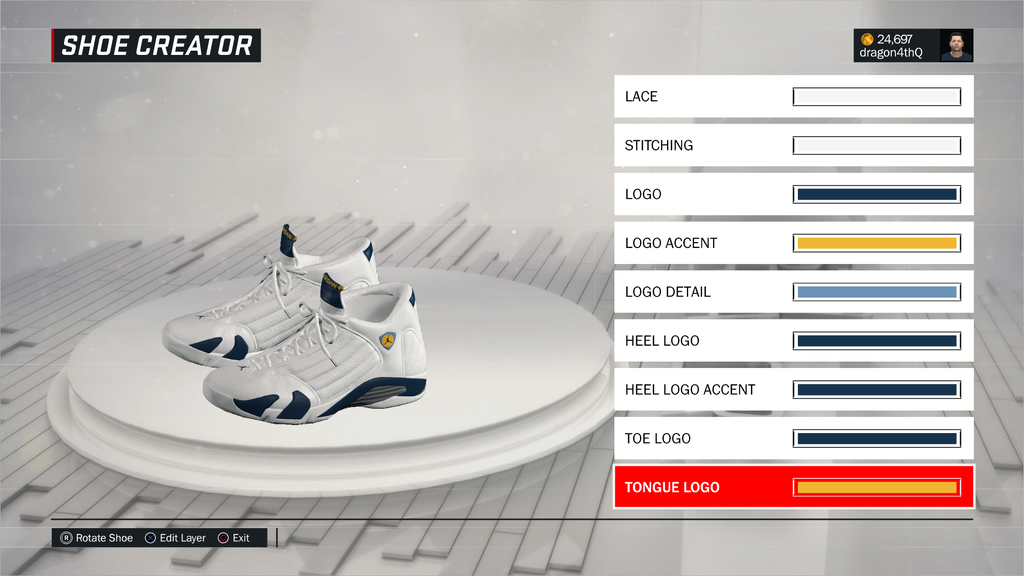Screen dimensions: 1024x576
Task: Select the Logo Accent row
Action: (x=793, y=243)
